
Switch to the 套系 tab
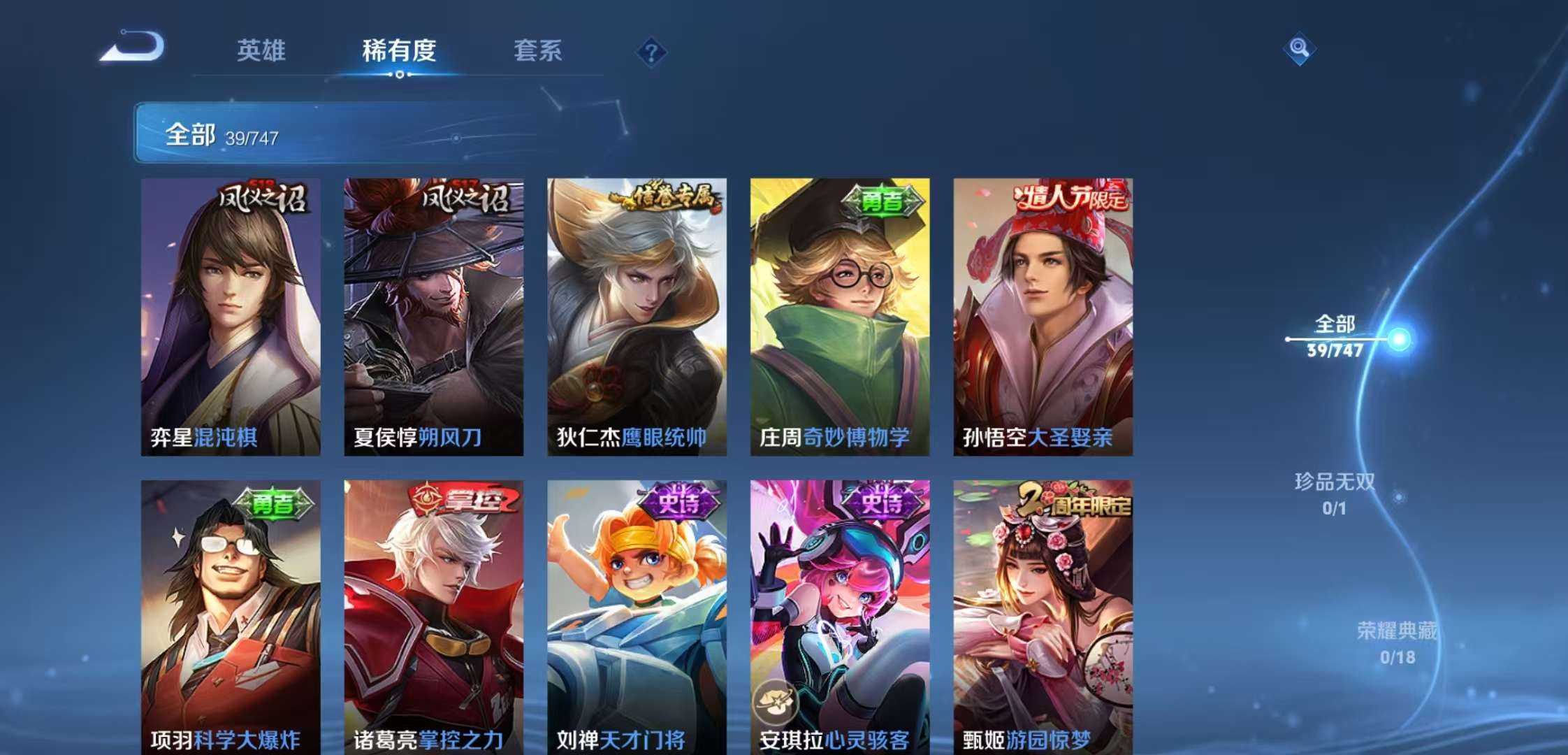(x=539, y=52)
